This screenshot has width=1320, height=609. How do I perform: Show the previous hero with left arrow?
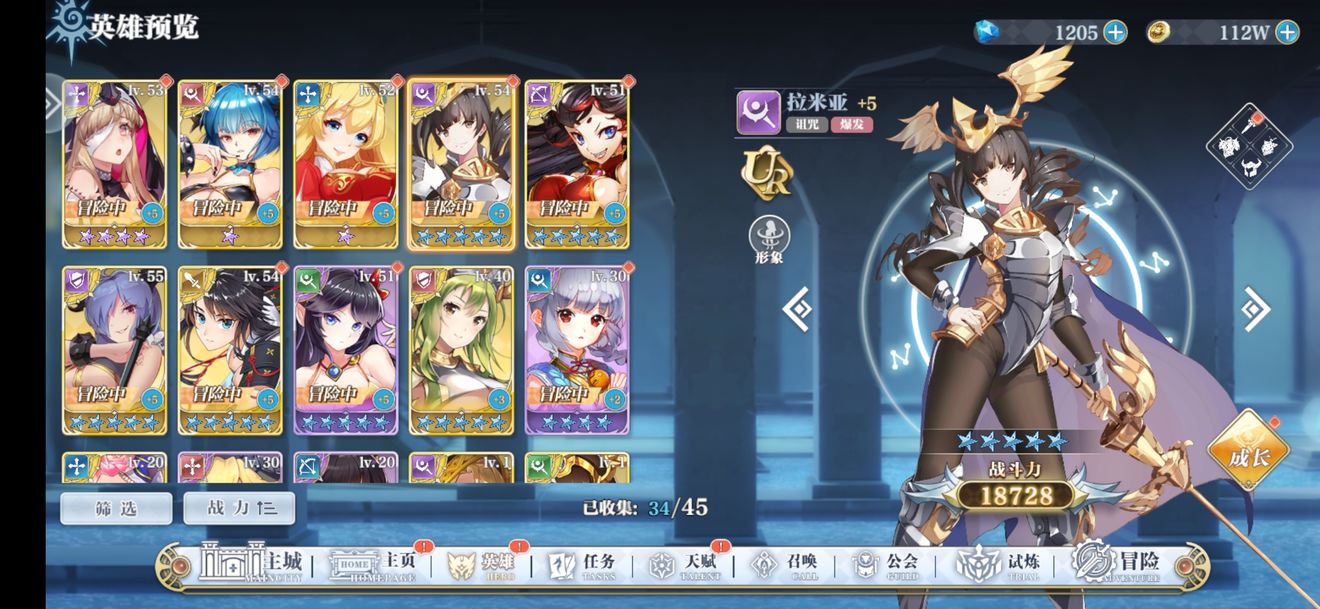[798, 309]
